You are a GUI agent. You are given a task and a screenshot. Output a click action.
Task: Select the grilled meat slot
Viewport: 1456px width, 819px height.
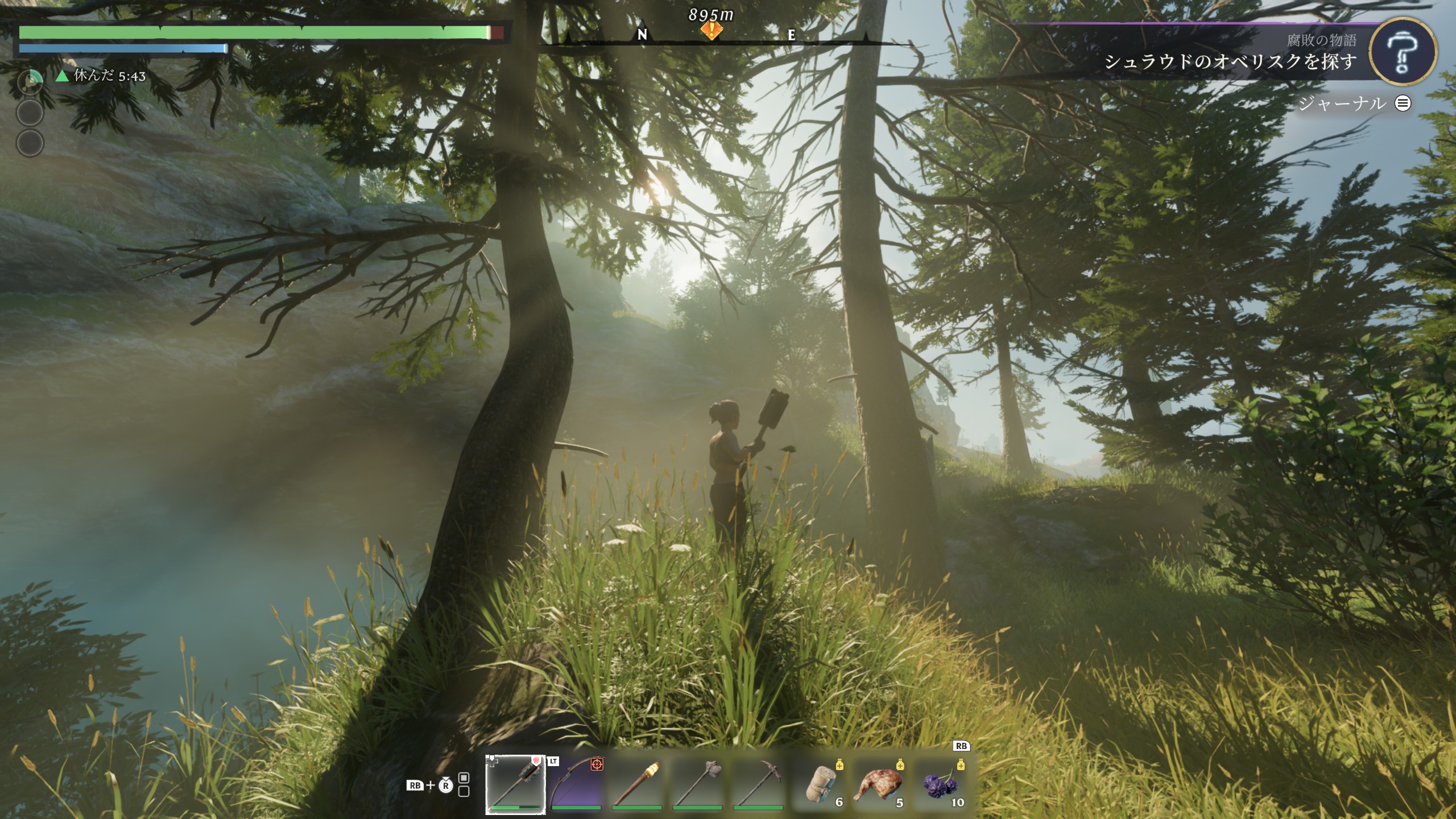880,784
